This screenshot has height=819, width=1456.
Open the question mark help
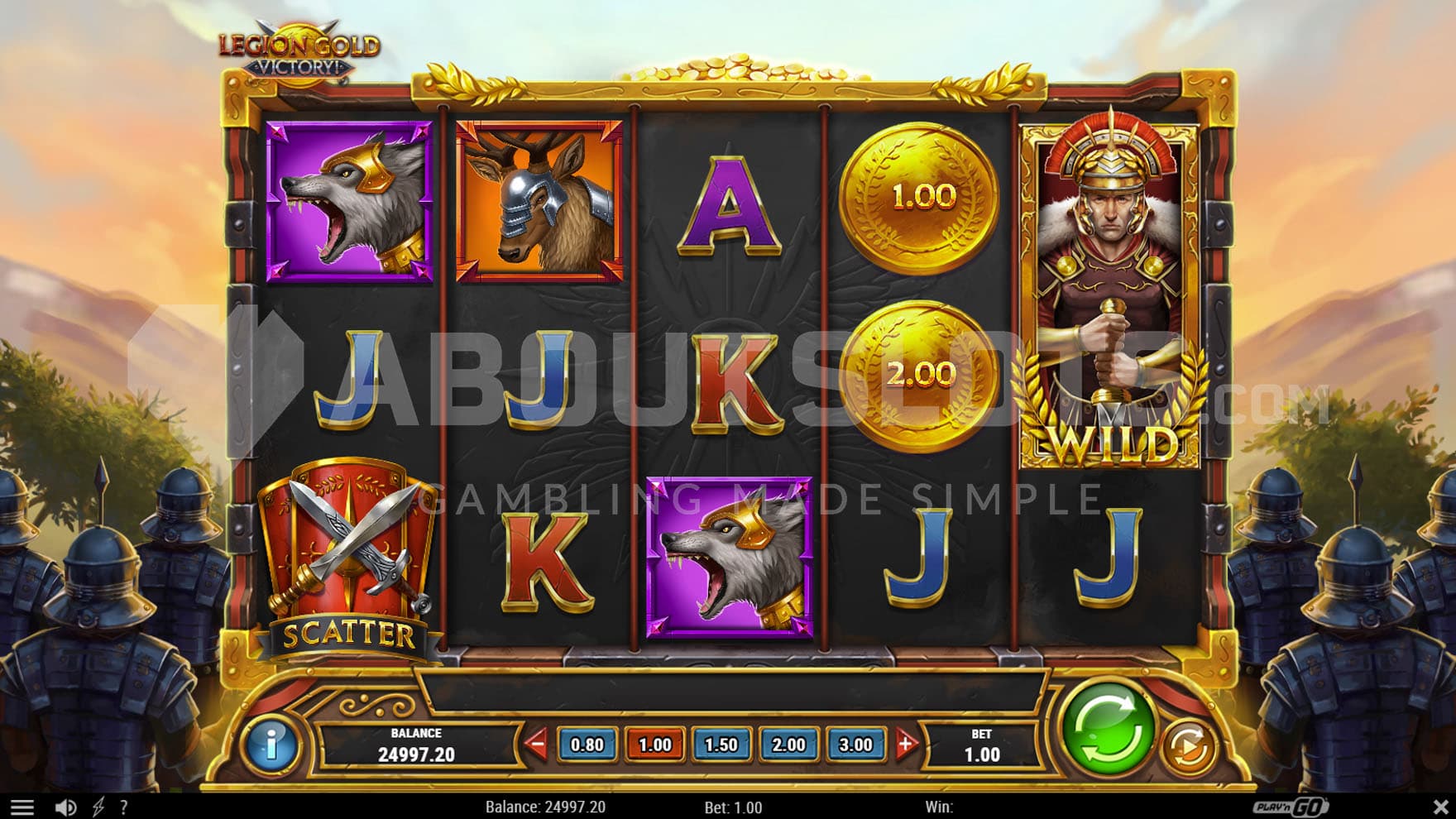coord(124,807)
